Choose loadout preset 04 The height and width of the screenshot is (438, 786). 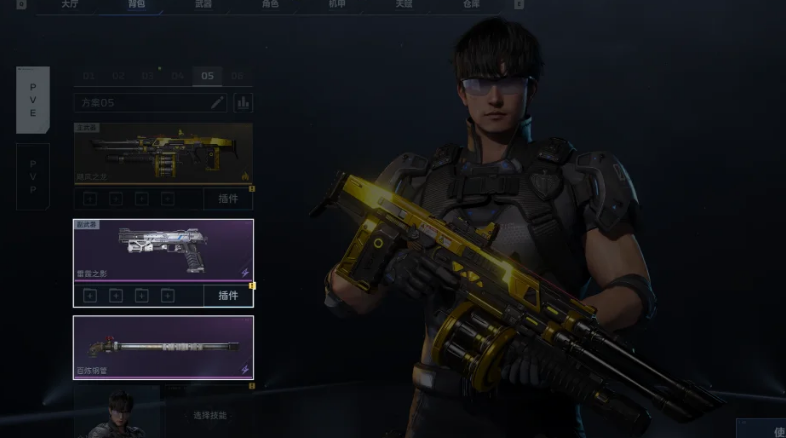pyautogui.click(x=178, y=76)
